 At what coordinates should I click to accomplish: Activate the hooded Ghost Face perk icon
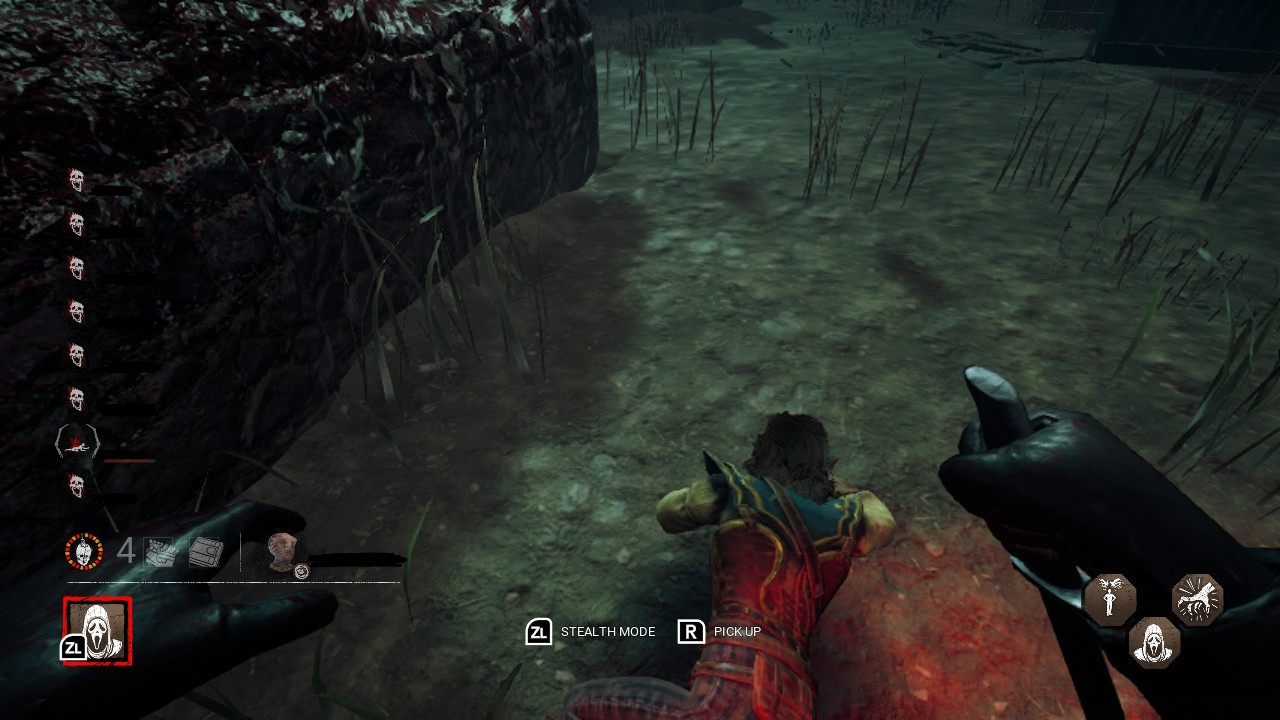(x=1154, y=643)
